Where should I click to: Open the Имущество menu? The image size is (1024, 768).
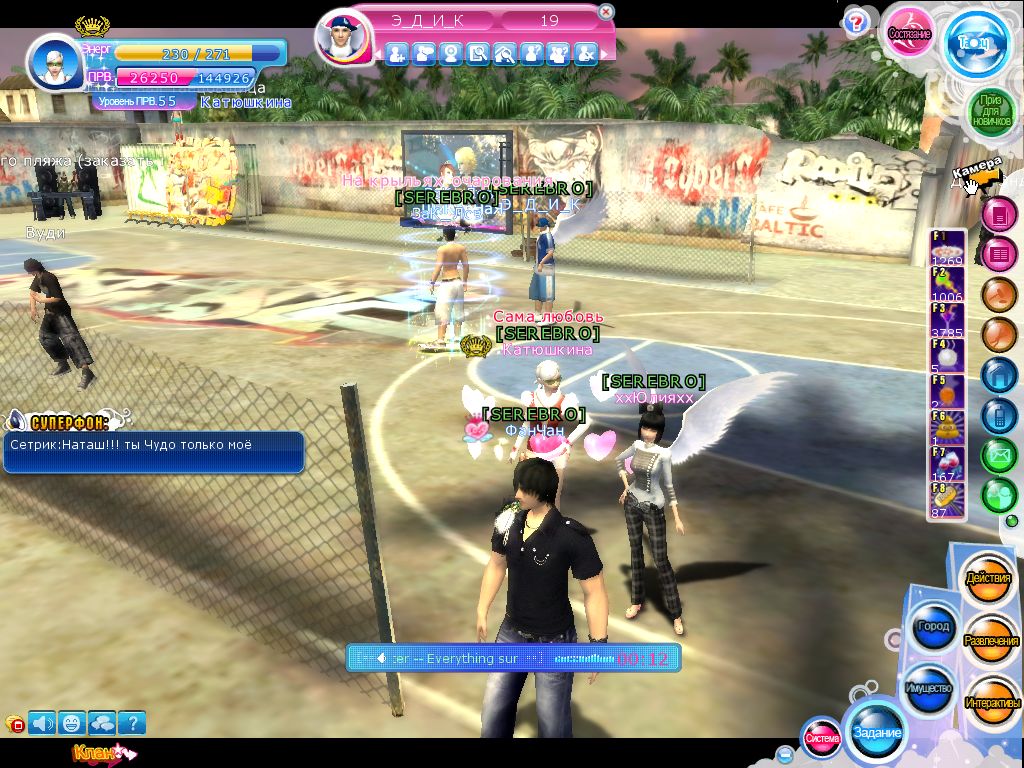coord(928,690)
